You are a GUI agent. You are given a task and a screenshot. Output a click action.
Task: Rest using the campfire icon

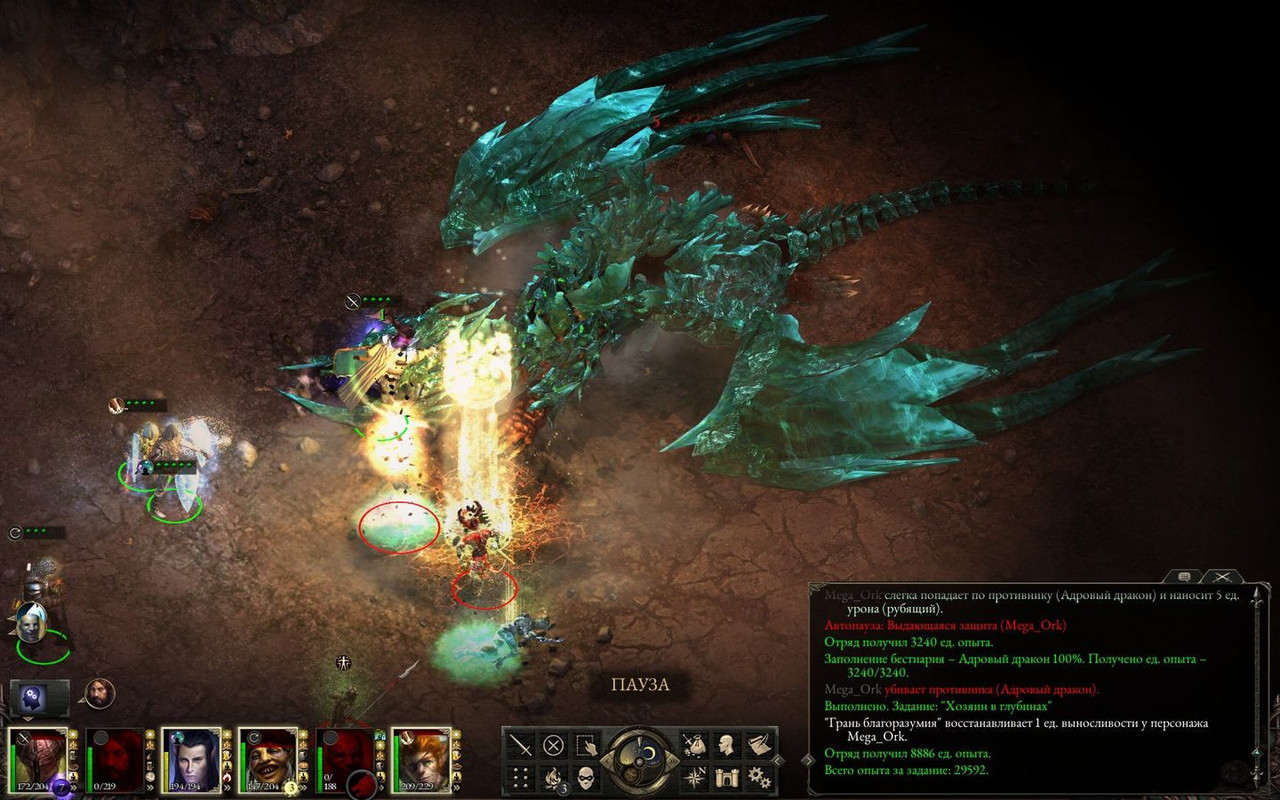click(x=553, y=777)
